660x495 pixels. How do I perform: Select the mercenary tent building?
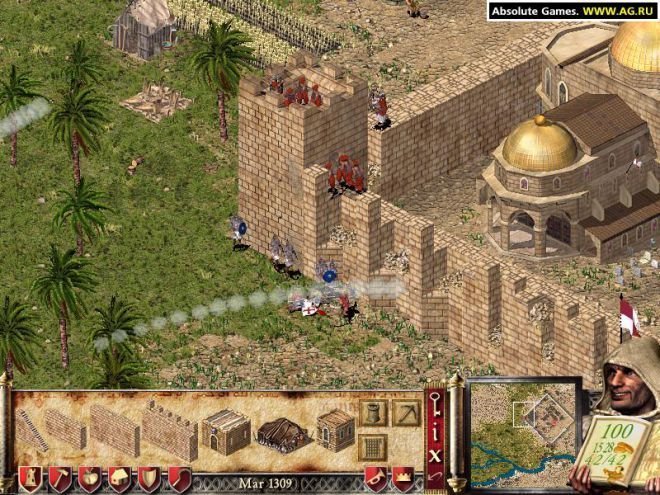click(282, 433)
